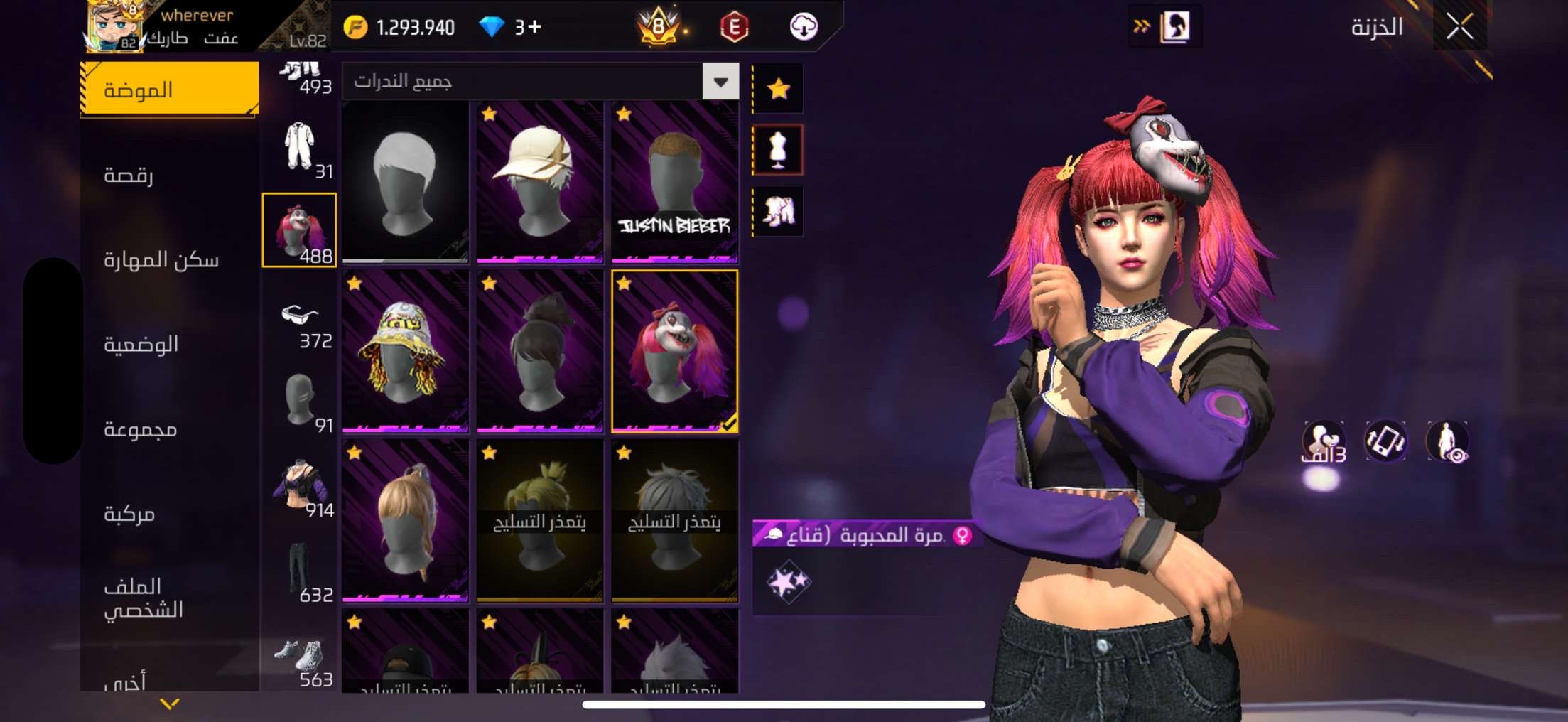Select the blonde ponytail hair item
The width and height of the screenshot is (1568, 722).
(x=405, y=520)
